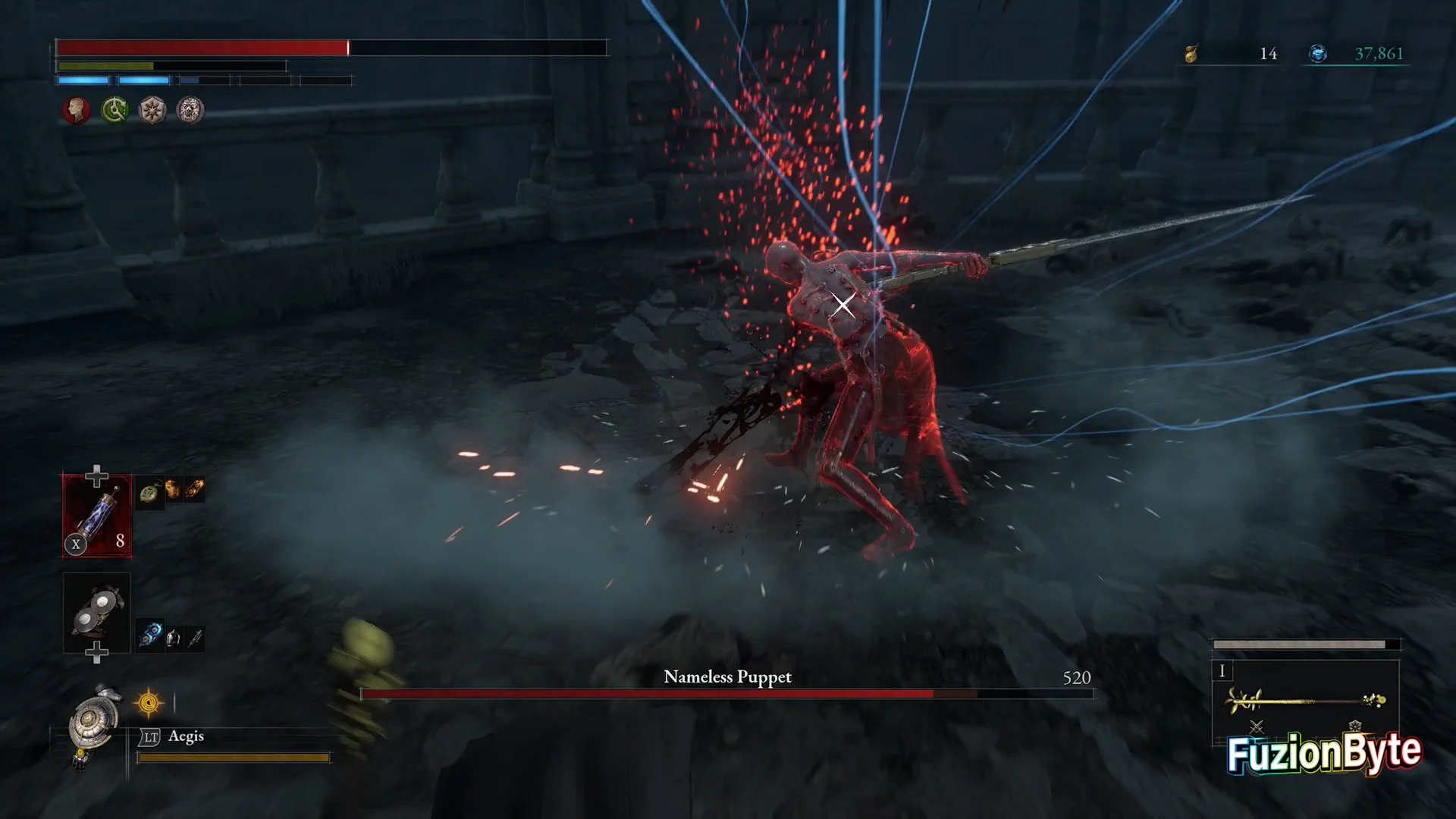Click the FuzionByte channel watermark
This screenshot has width=1456, height=819.
pyautogui.click(x=1324, y=753)
